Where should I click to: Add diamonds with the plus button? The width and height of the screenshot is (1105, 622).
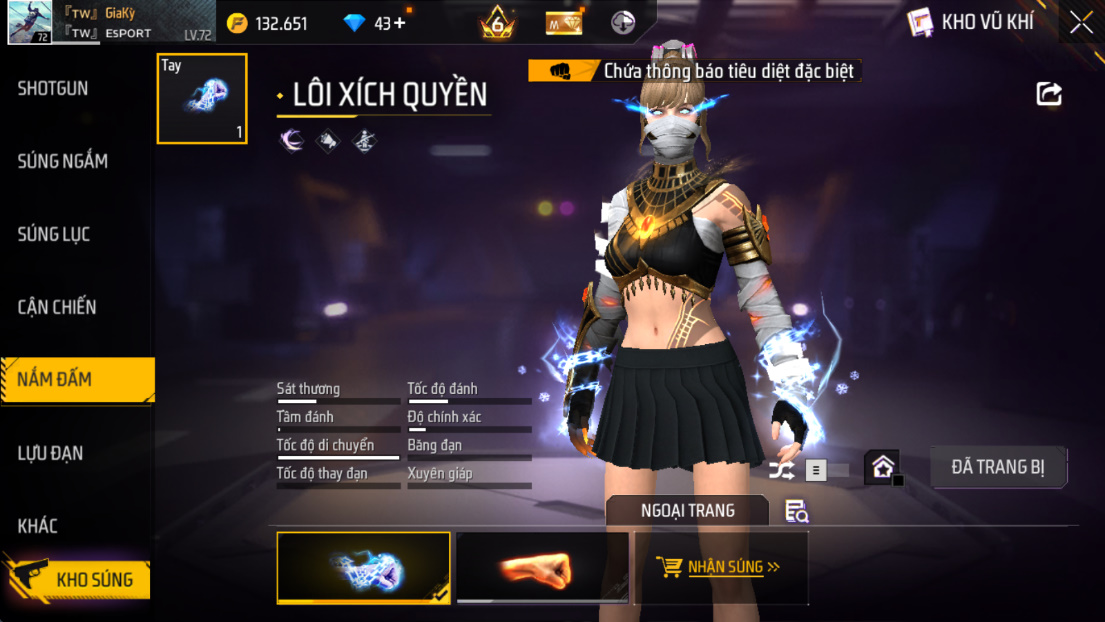coord(400,23)
